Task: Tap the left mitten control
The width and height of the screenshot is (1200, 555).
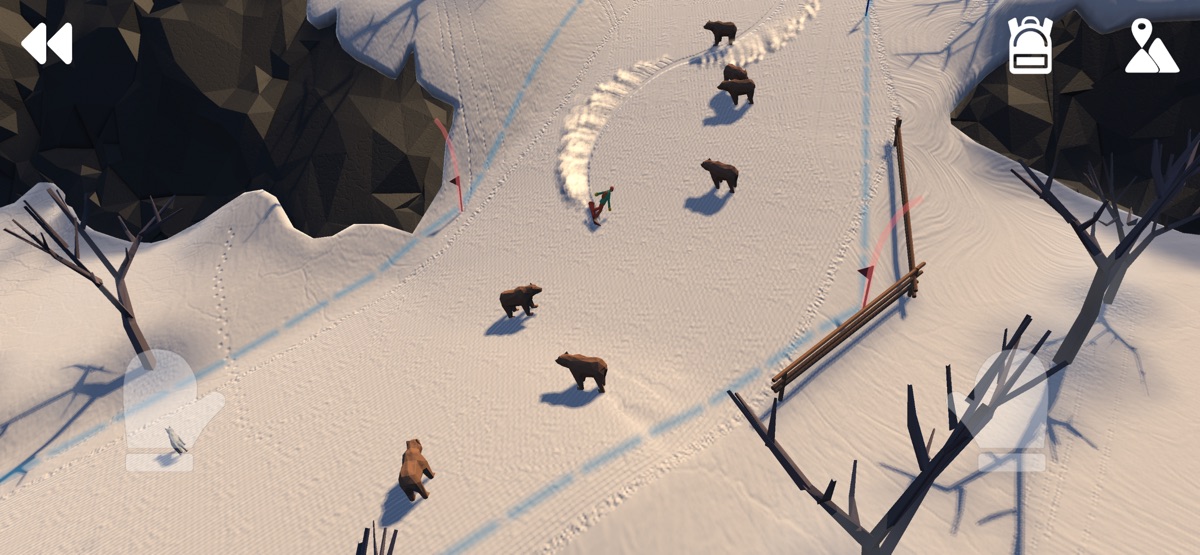Action: pyautogui.click(x=168, y=409)
